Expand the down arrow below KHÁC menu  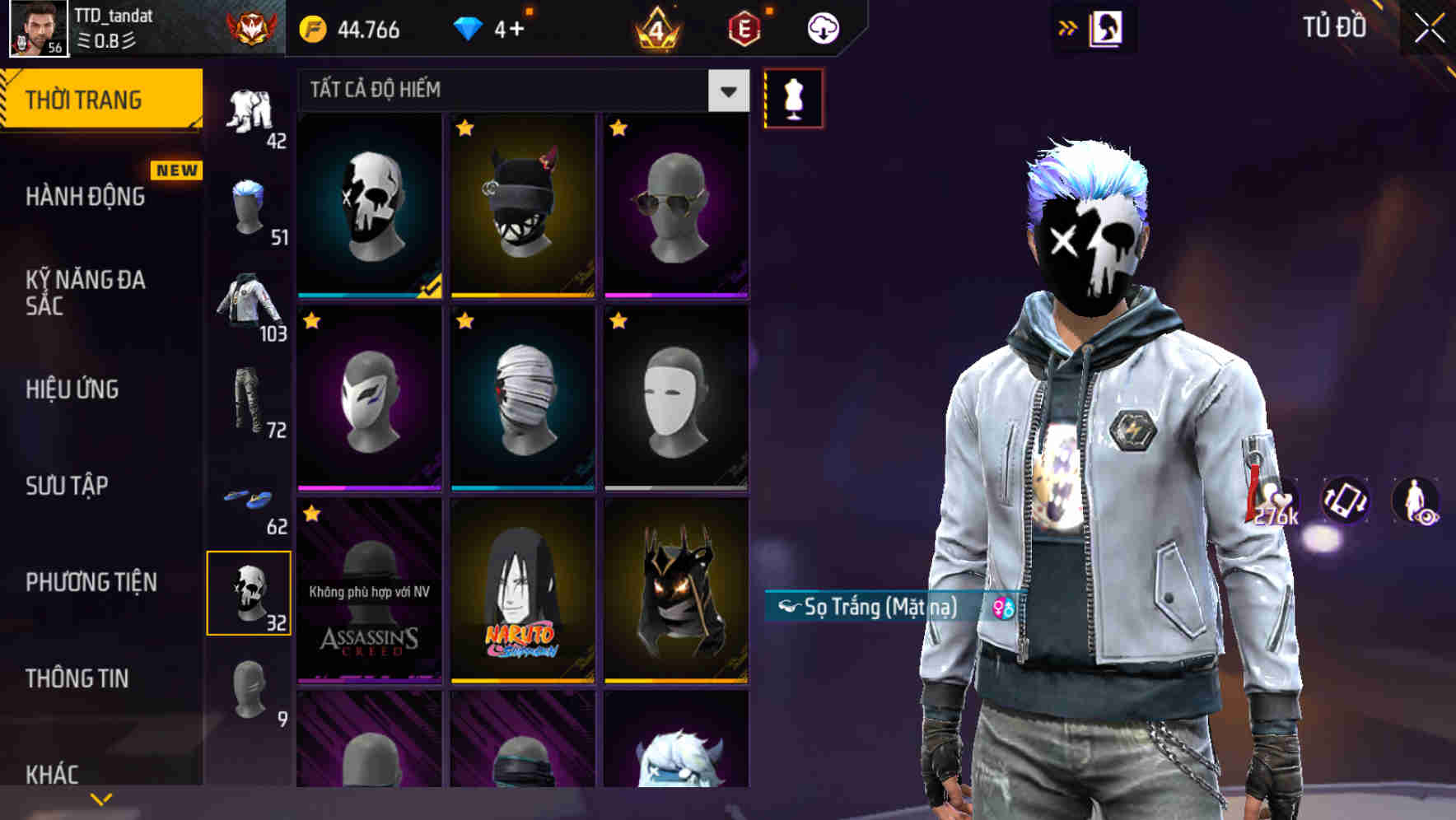(x=103, y=799)
